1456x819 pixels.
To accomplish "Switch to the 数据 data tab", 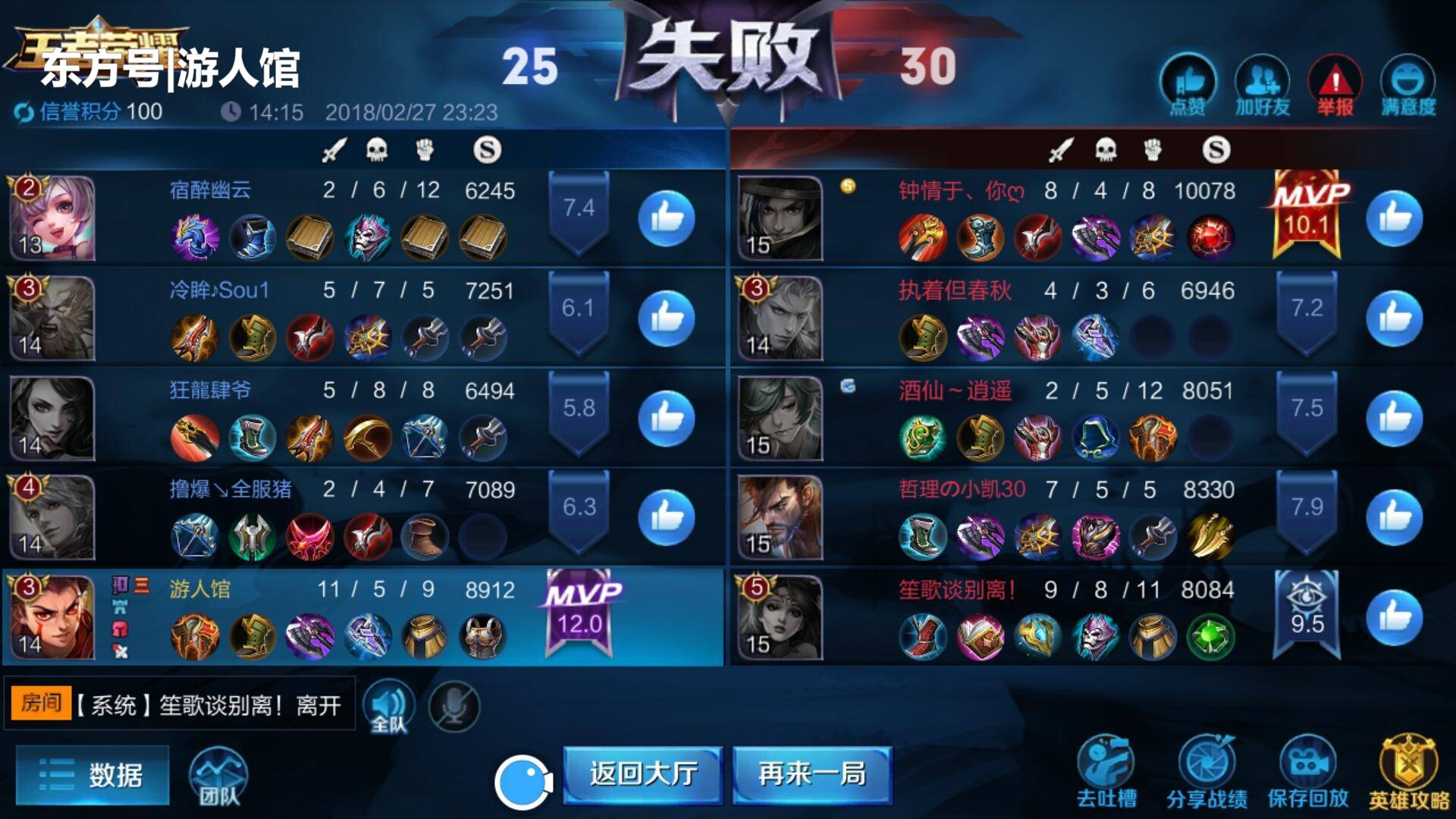I will pos(91,775).
